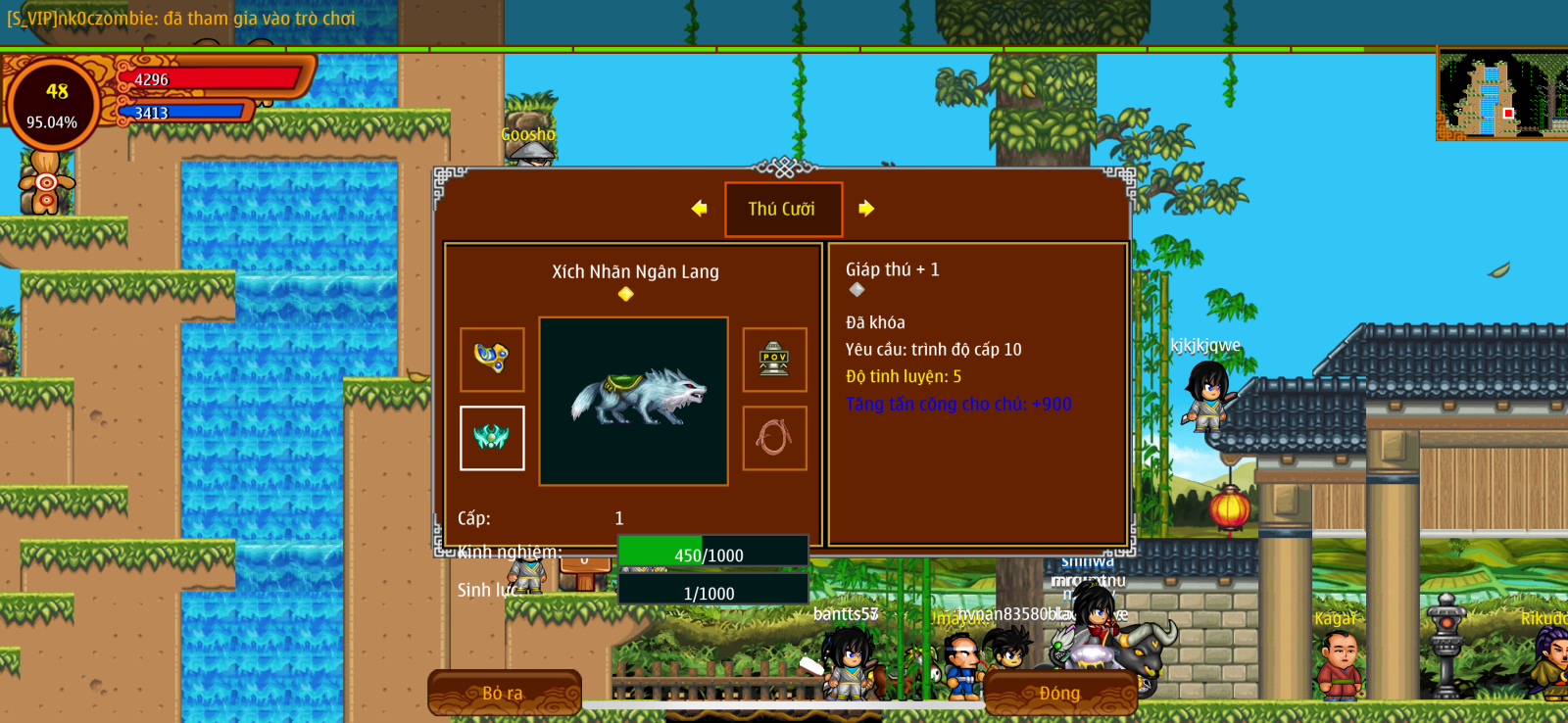Select the blue-gold saddle equipment slot
The height and width of the screenshot is (723, 1568).
(492, 360)
